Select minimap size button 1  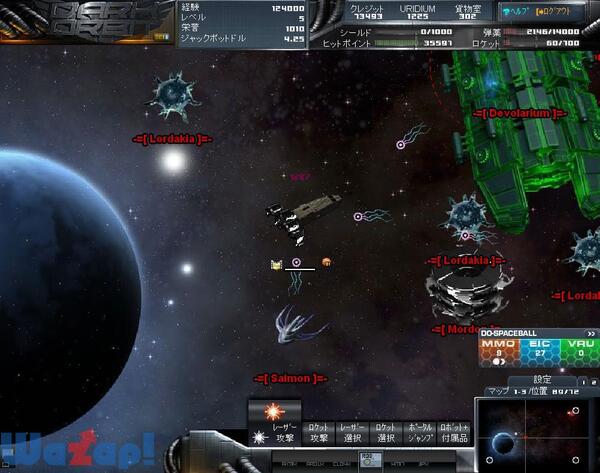[x=582, y=381]
